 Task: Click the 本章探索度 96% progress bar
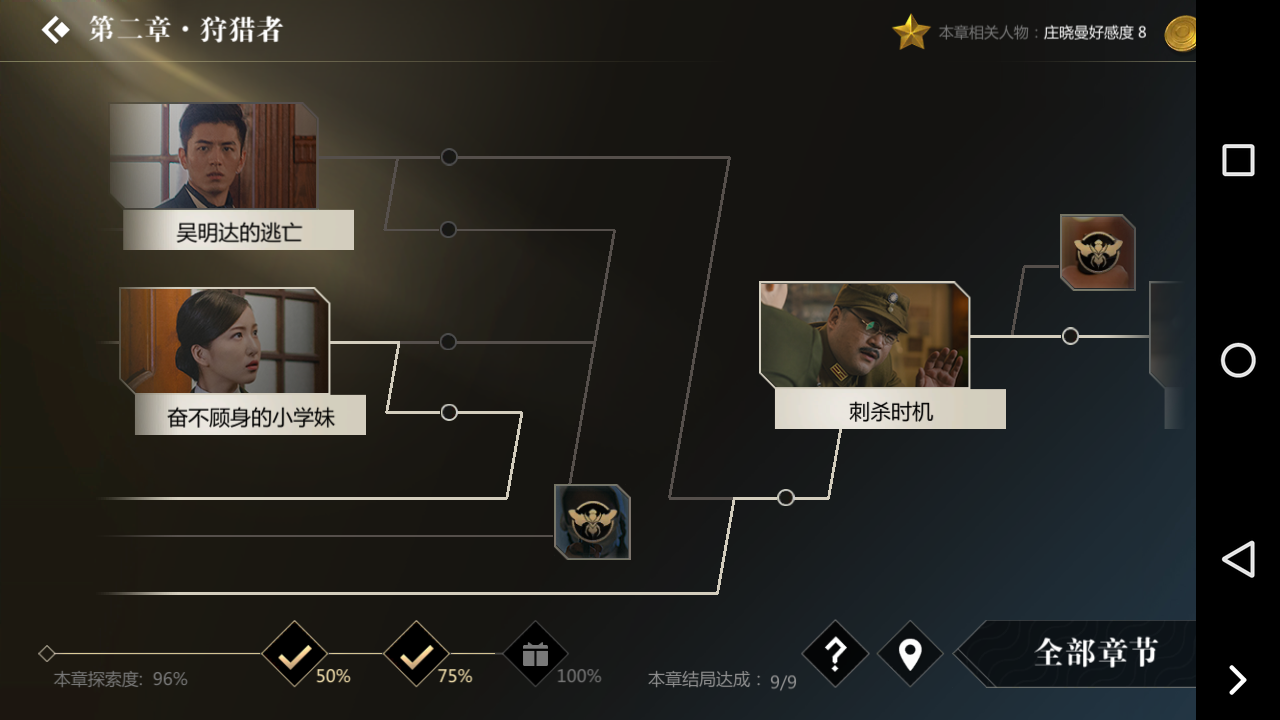120,678
